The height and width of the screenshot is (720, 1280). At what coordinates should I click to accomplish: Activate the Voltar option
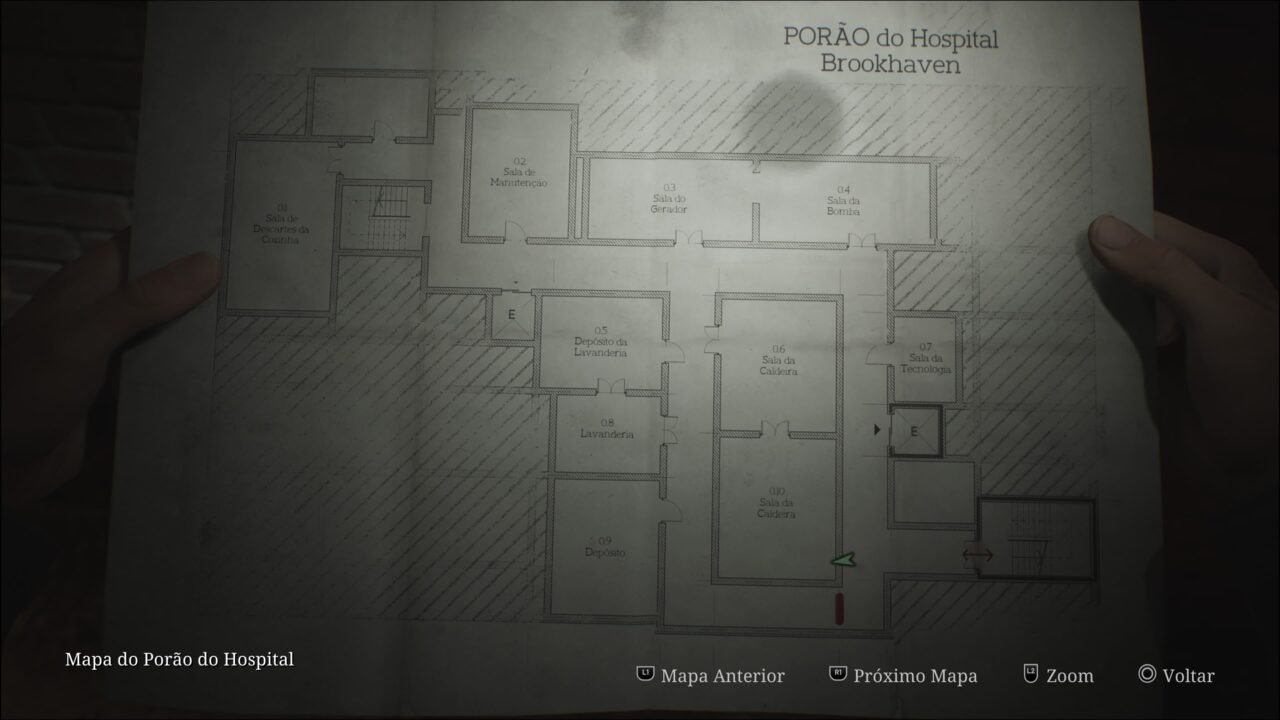(1186, 675)
